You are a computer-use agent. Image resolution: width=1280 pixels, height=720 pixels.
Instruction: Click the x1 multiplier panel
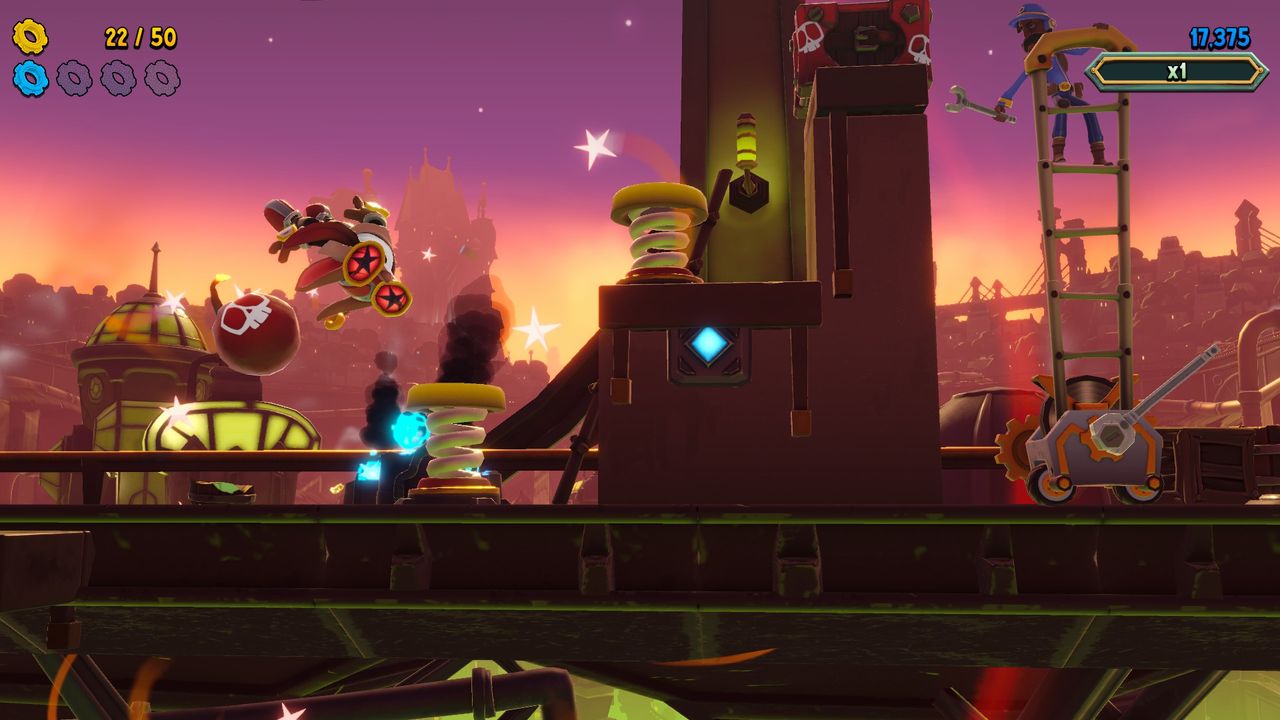pyautogui.click(x=1176, y=72)
